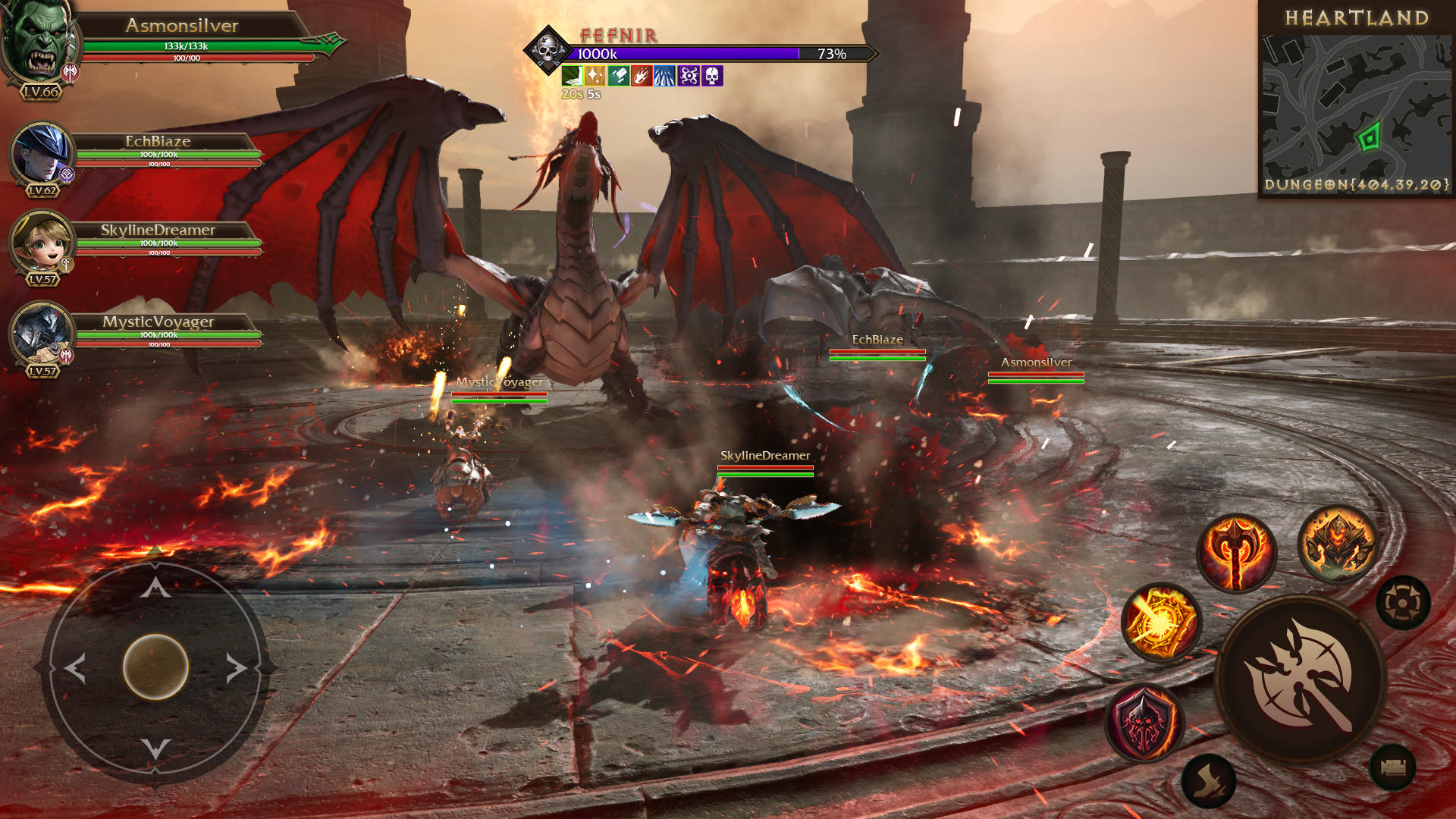
Task: Click the DUNGEON{404,39,20} coordinates label
Action: (x=1357, y=184)
